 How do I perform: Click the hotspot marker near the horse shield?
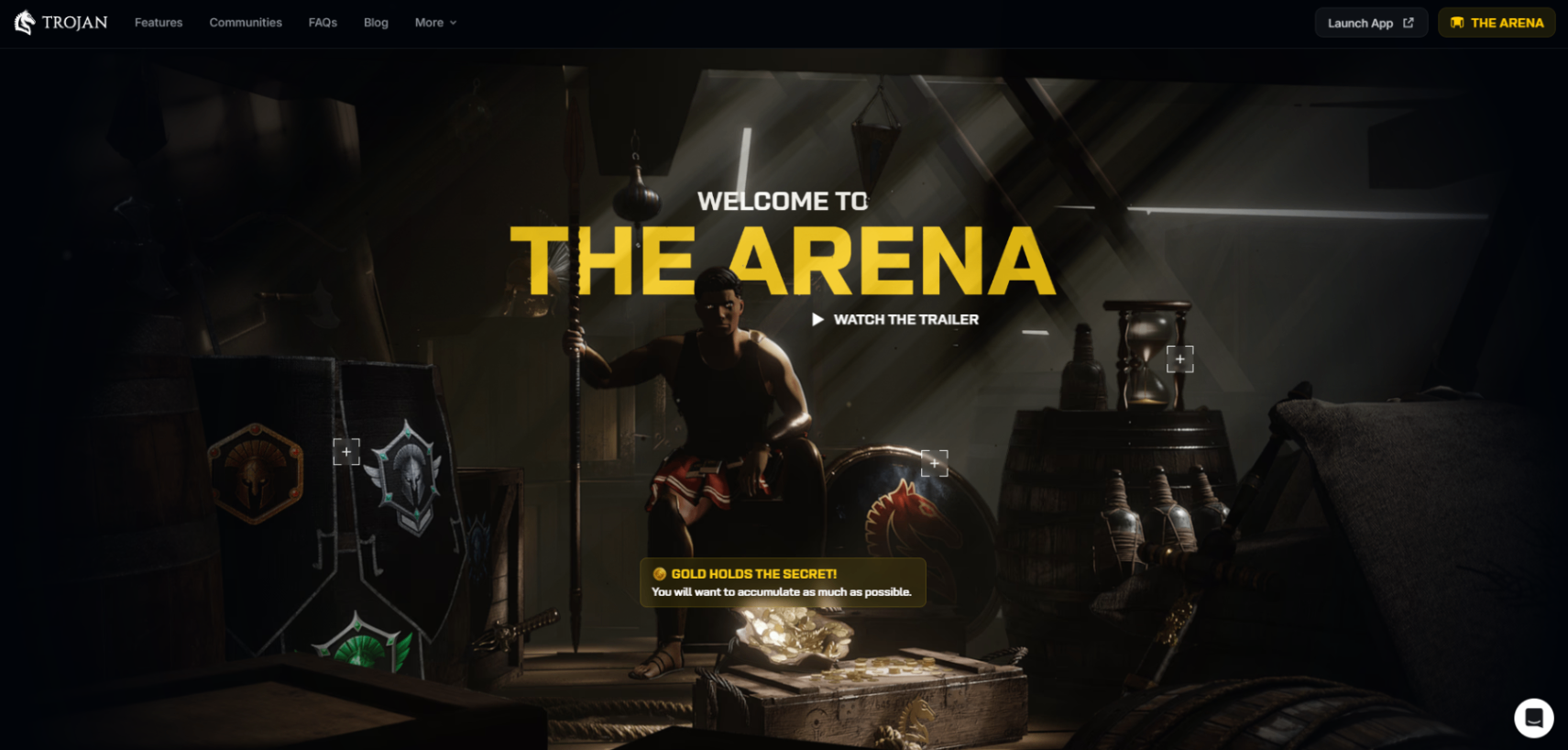point(935,463)
